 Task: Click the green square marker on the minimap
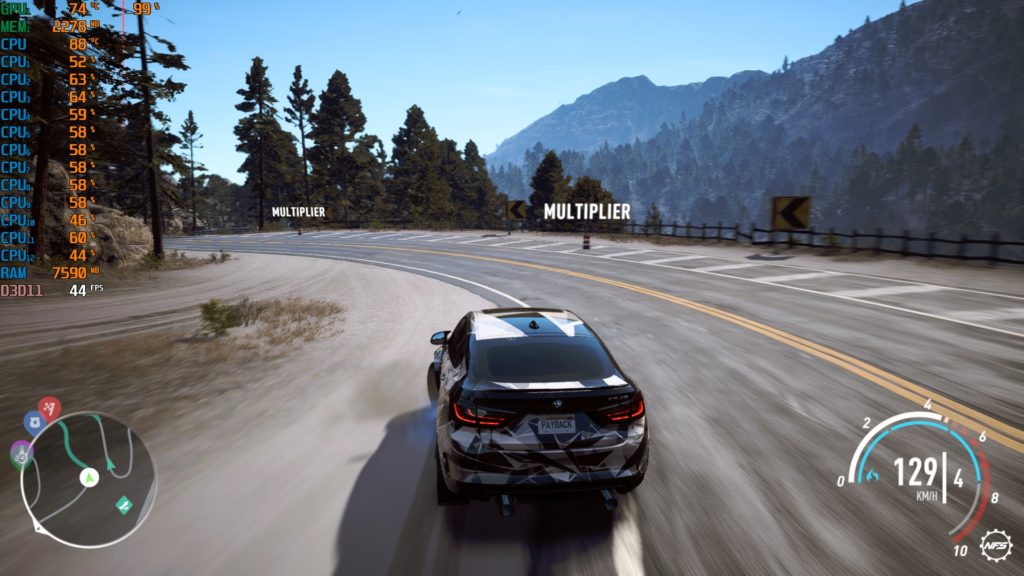tap(123, 505)
